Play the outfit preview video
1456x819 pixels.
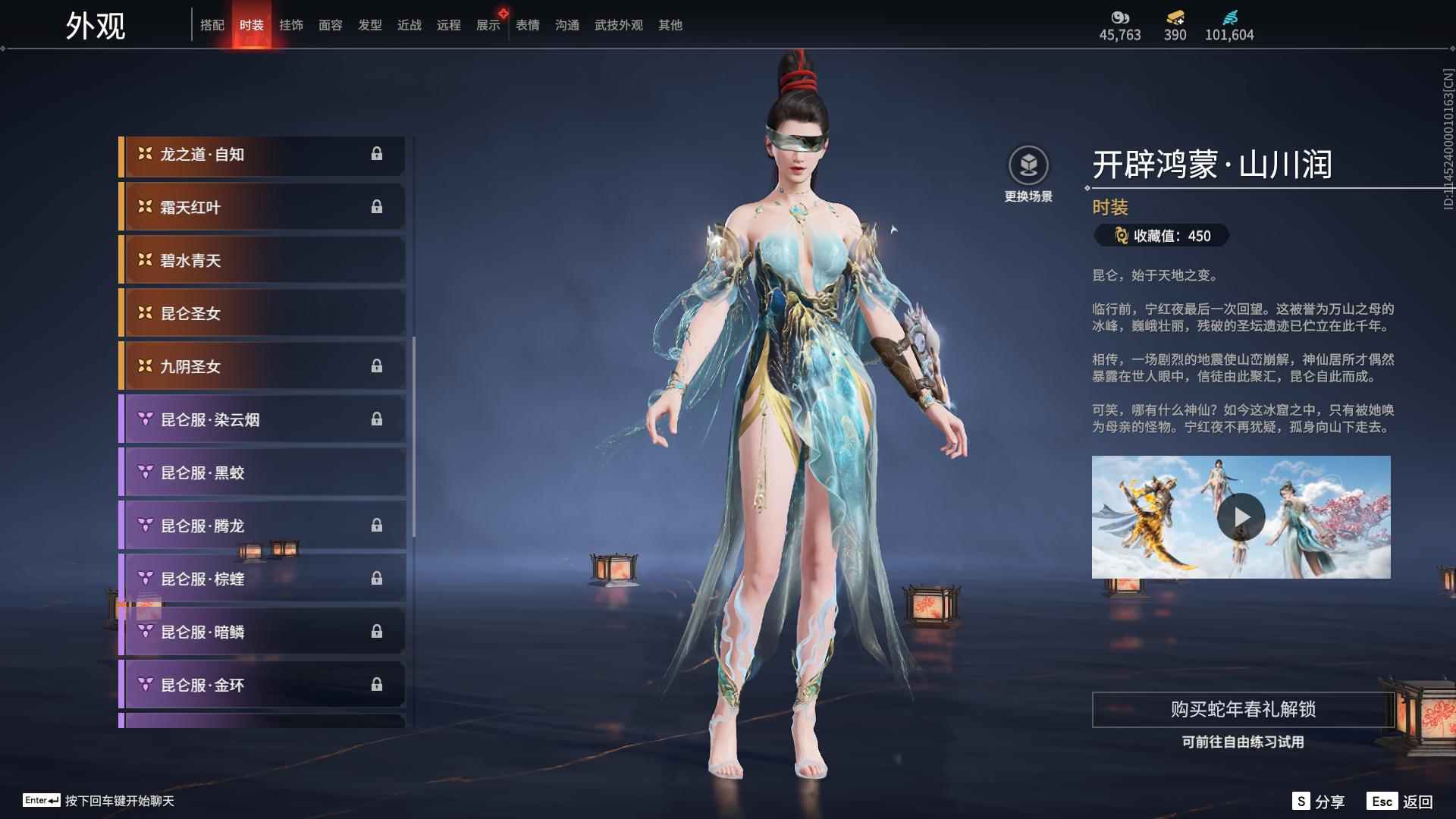1241,516
